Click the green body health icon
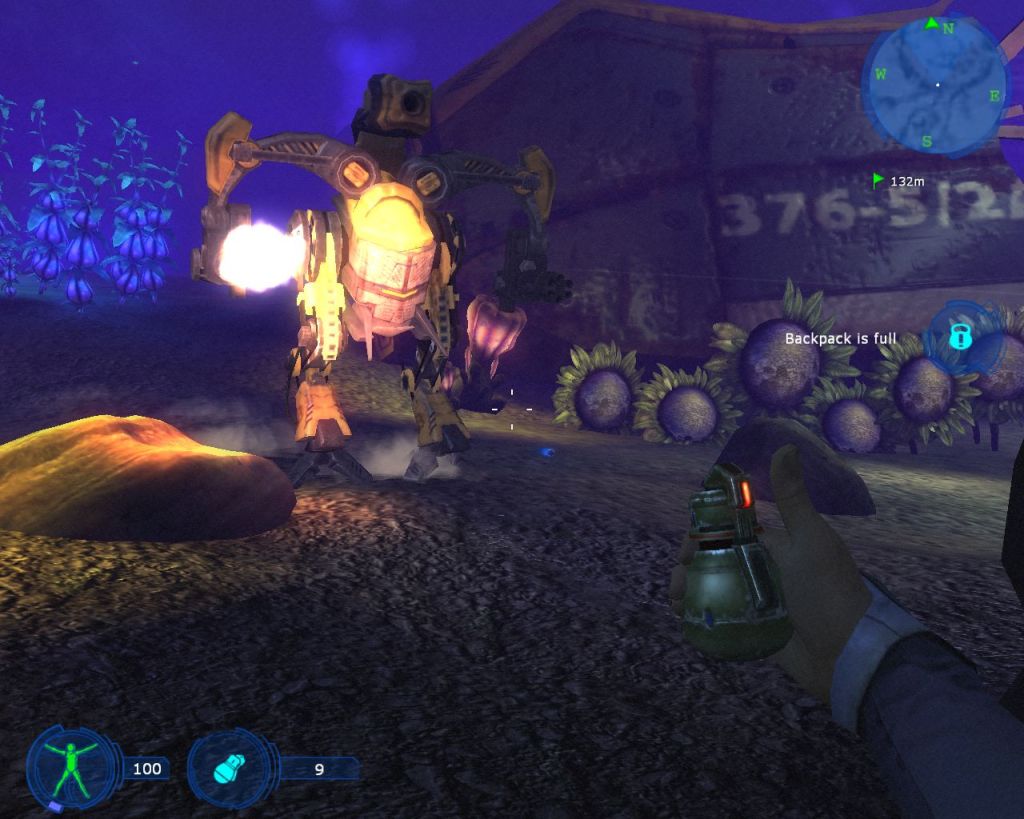 [x=70, y=767]
